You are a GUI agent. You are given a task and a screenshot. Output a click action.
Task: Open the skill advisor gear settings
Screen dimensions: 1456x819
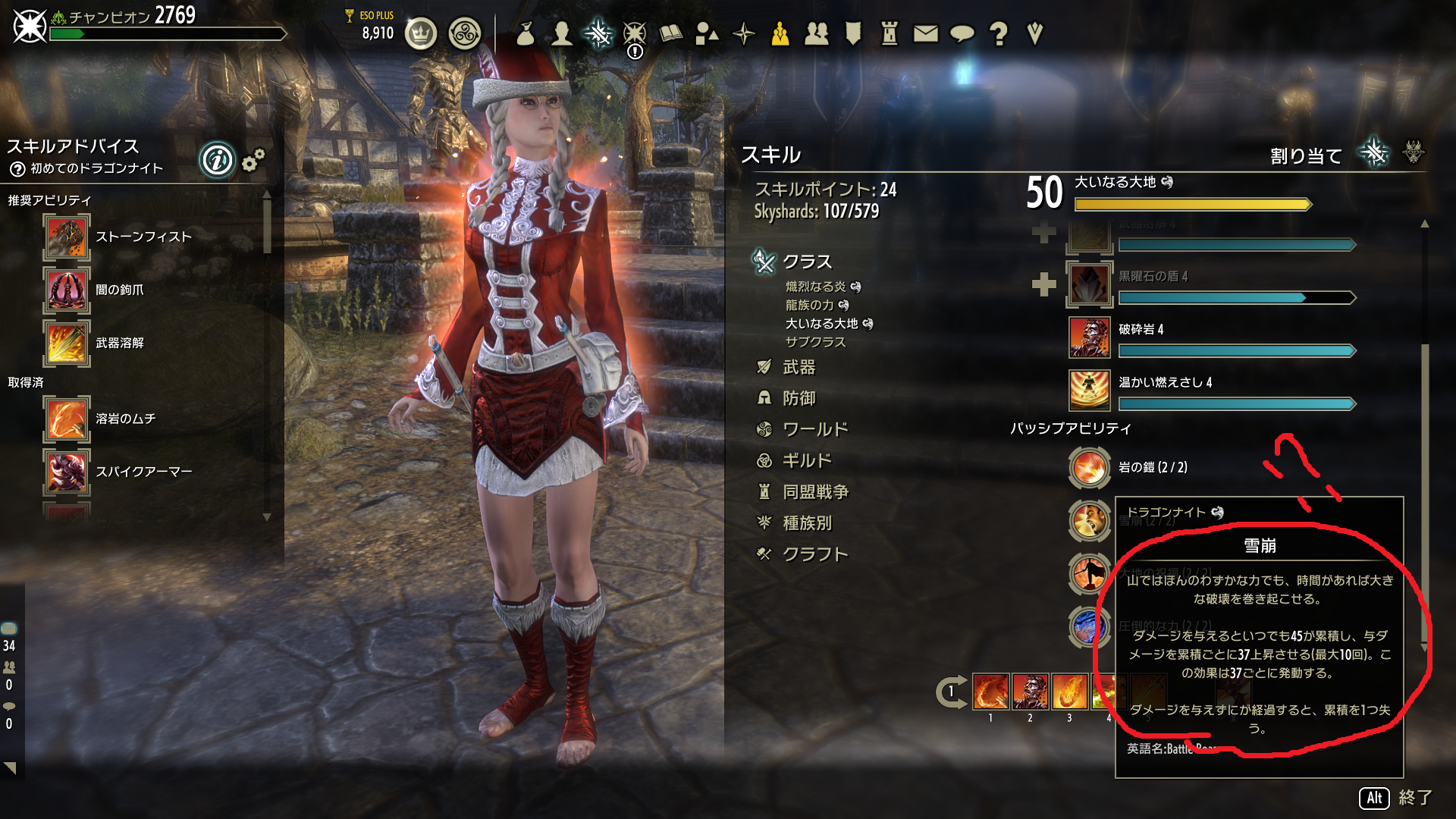tap(253, 160)
